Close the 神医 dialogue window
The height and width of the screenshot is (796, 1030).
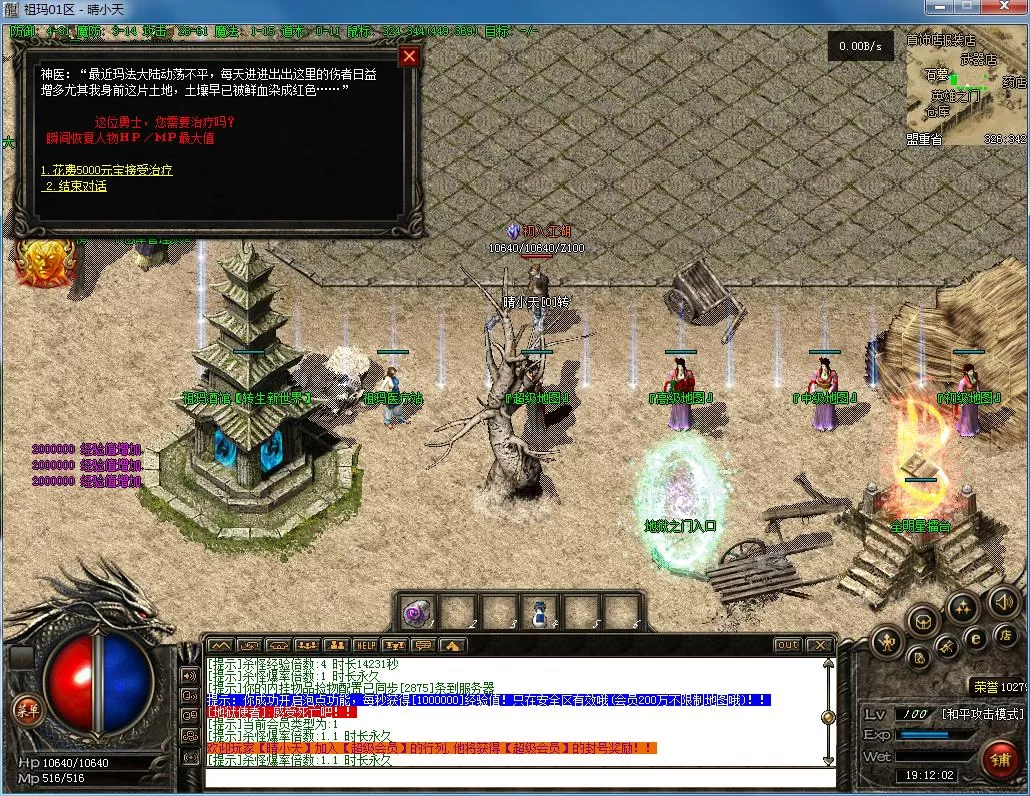408,57
